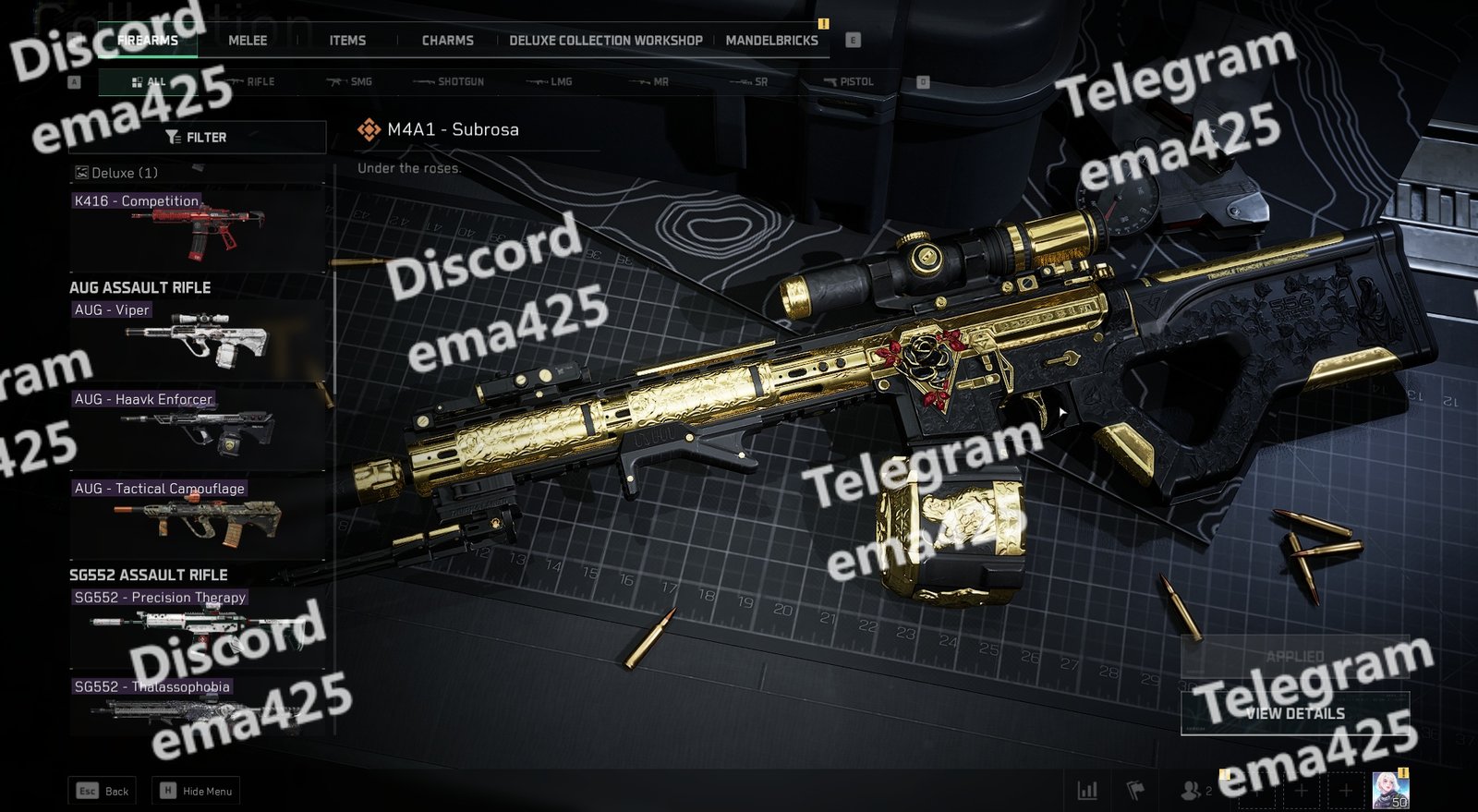Screen dimensions: 1478x812
Task: Go back with the Back button
Action: pos(103,791)
